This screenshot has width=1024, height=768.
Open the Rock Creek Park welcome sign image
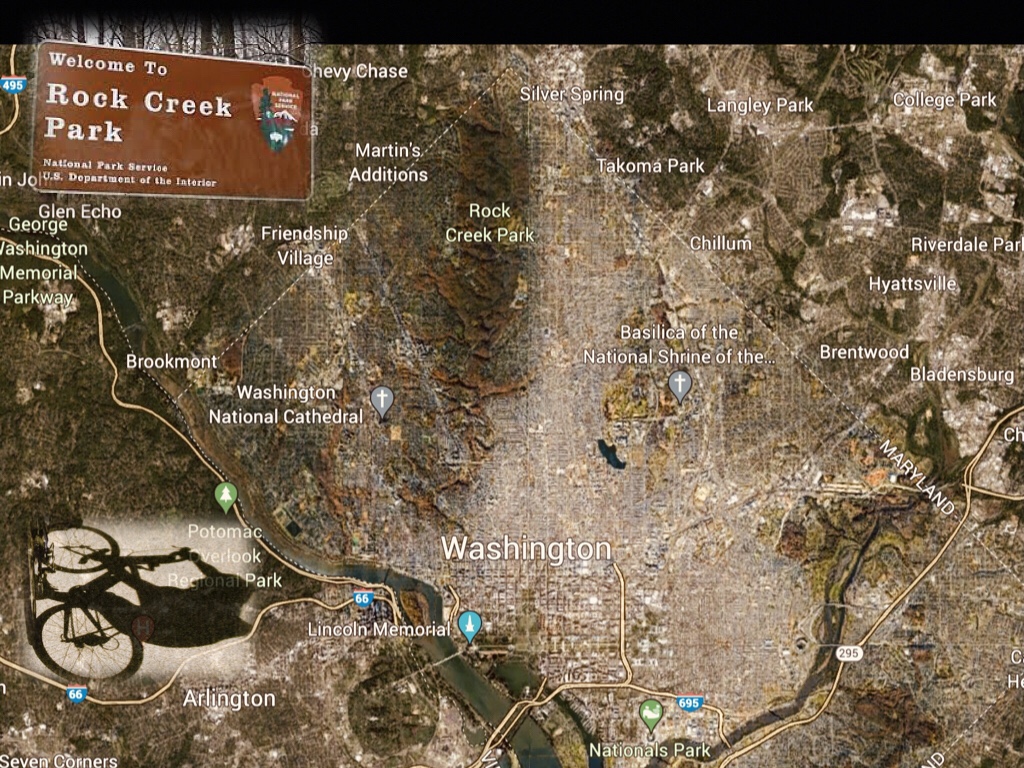pos(173,119)
